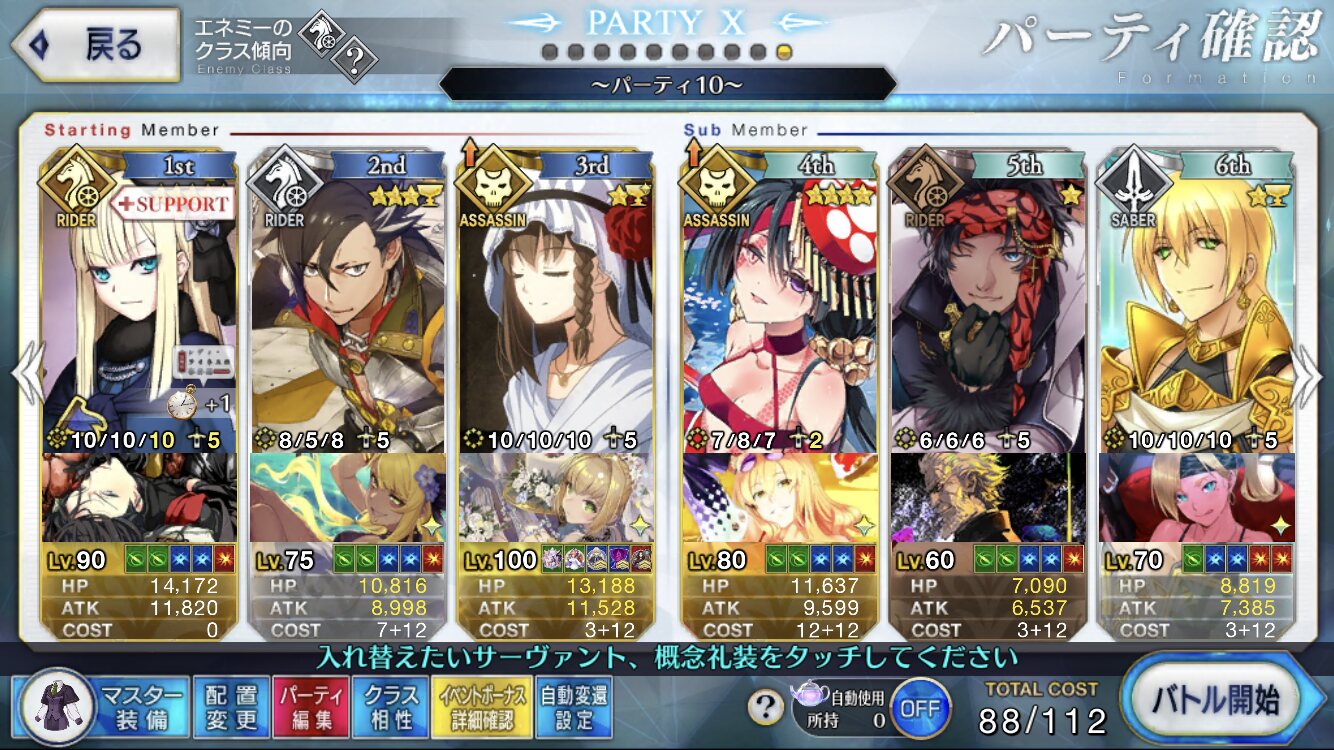Go back with the 戻る button
The image size is (1334, 750).
pyautogui.click(x=95, y=46)
